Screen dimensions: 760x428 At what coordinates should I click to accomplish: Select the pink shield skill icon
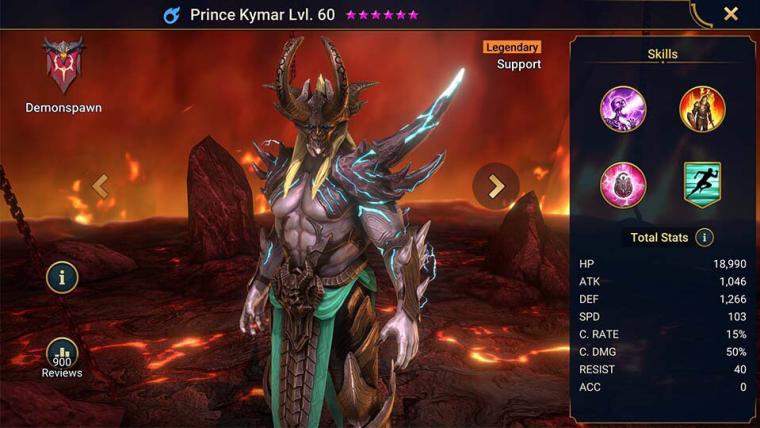(623, 185)
